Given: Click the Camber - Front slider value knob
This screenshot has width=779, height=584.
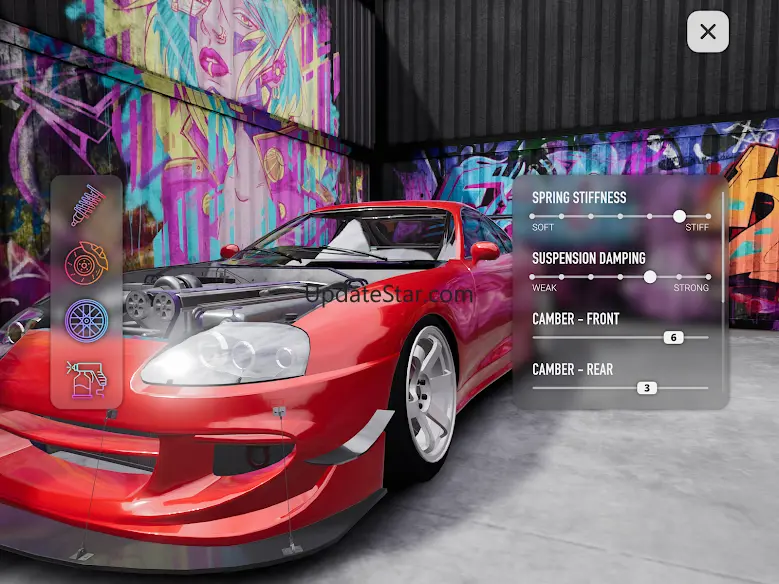Looking at the screenshot, I should pyautogui.click(x=673, y=338).
